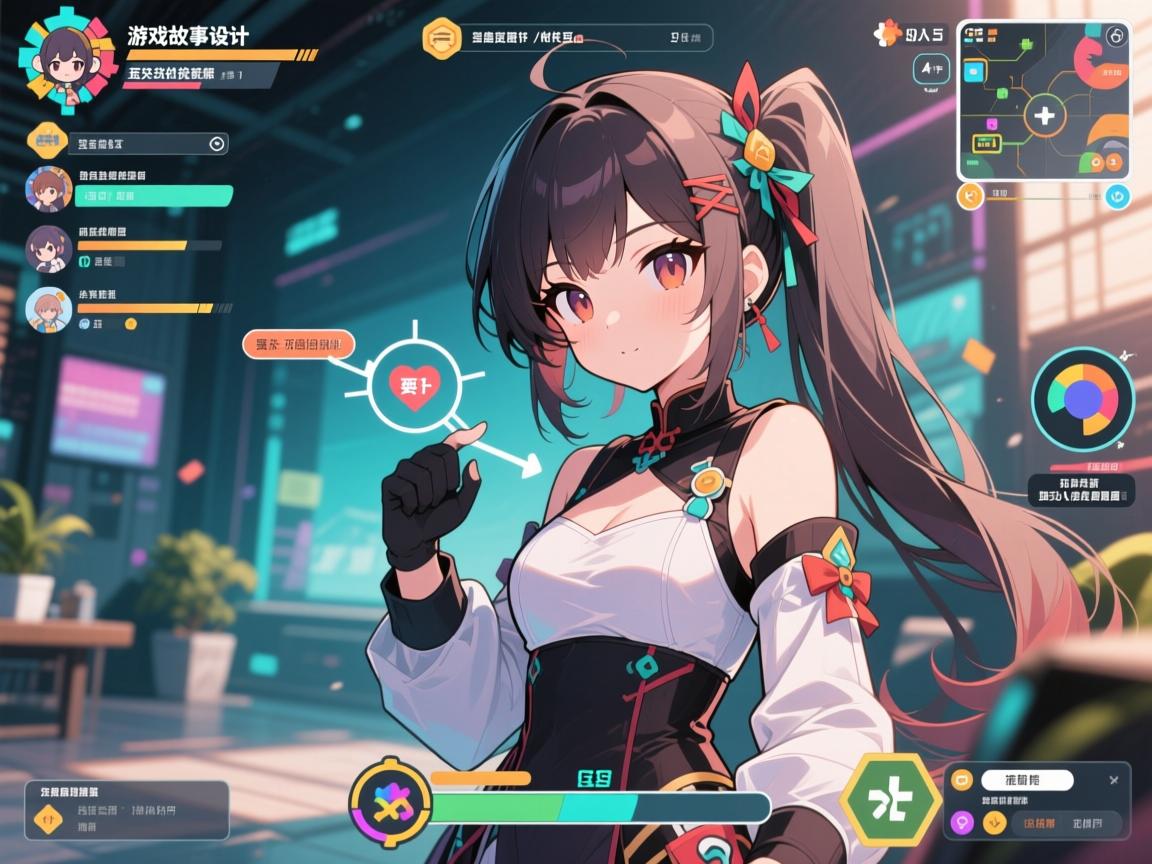Toggle the lock icon in the minimap corner

click(1117, 35)
